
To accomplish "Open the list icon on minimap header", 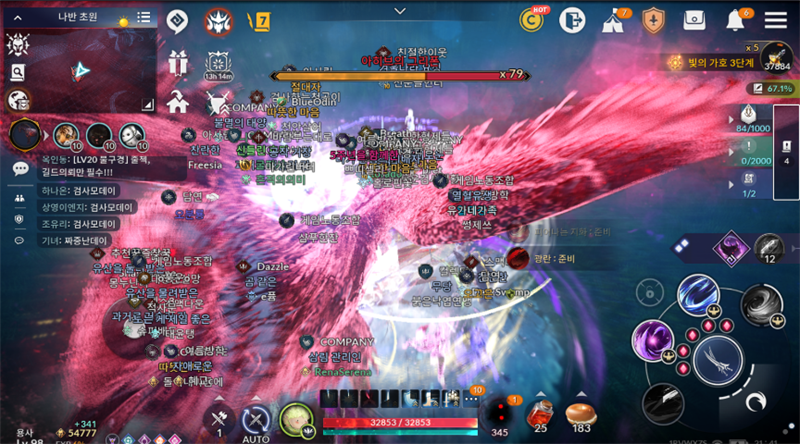I will click(144, 17).
